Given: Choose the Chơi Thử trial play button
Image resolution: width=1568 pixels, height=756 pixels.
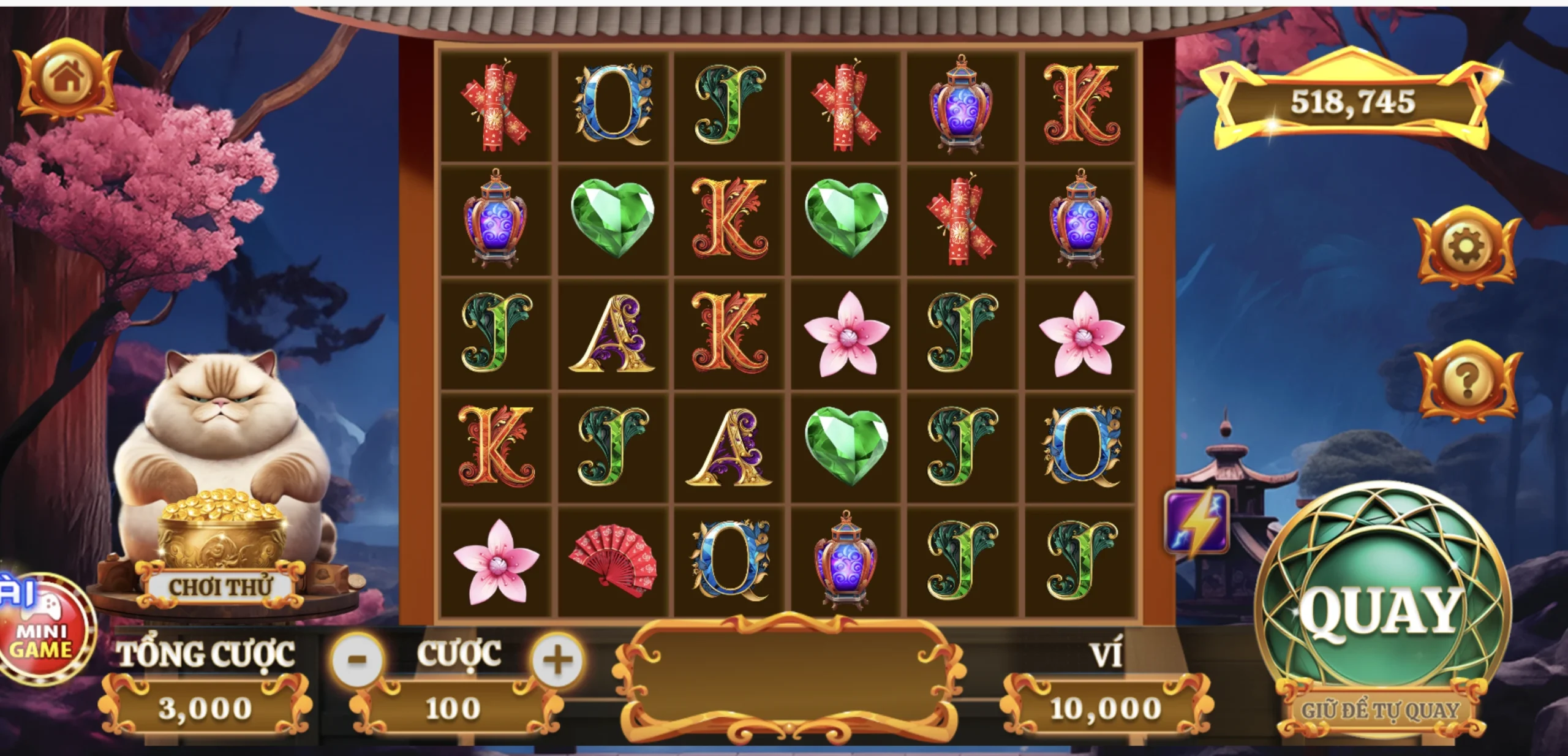Looking at the screenshot, I should coord(221,586).
